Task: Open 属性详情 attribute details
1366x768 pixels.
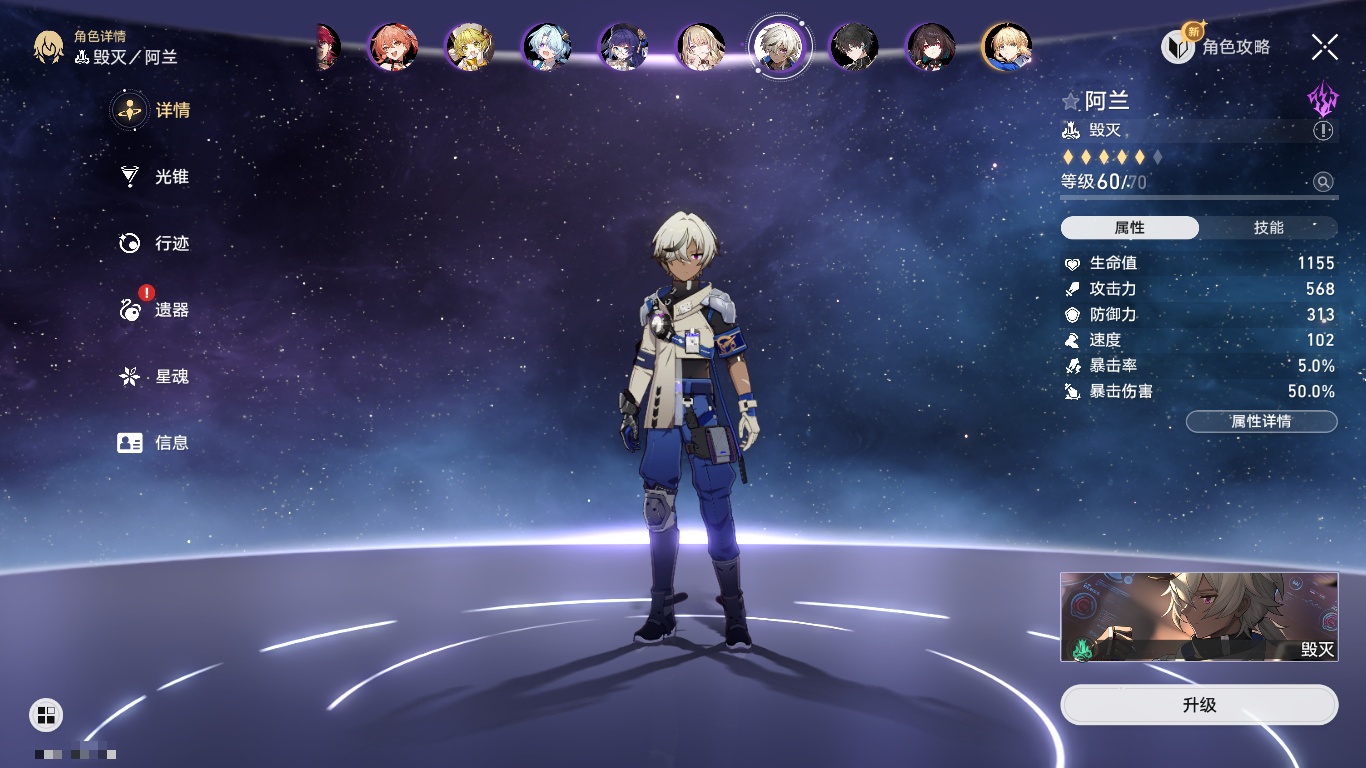Action: coord(1261,421)
